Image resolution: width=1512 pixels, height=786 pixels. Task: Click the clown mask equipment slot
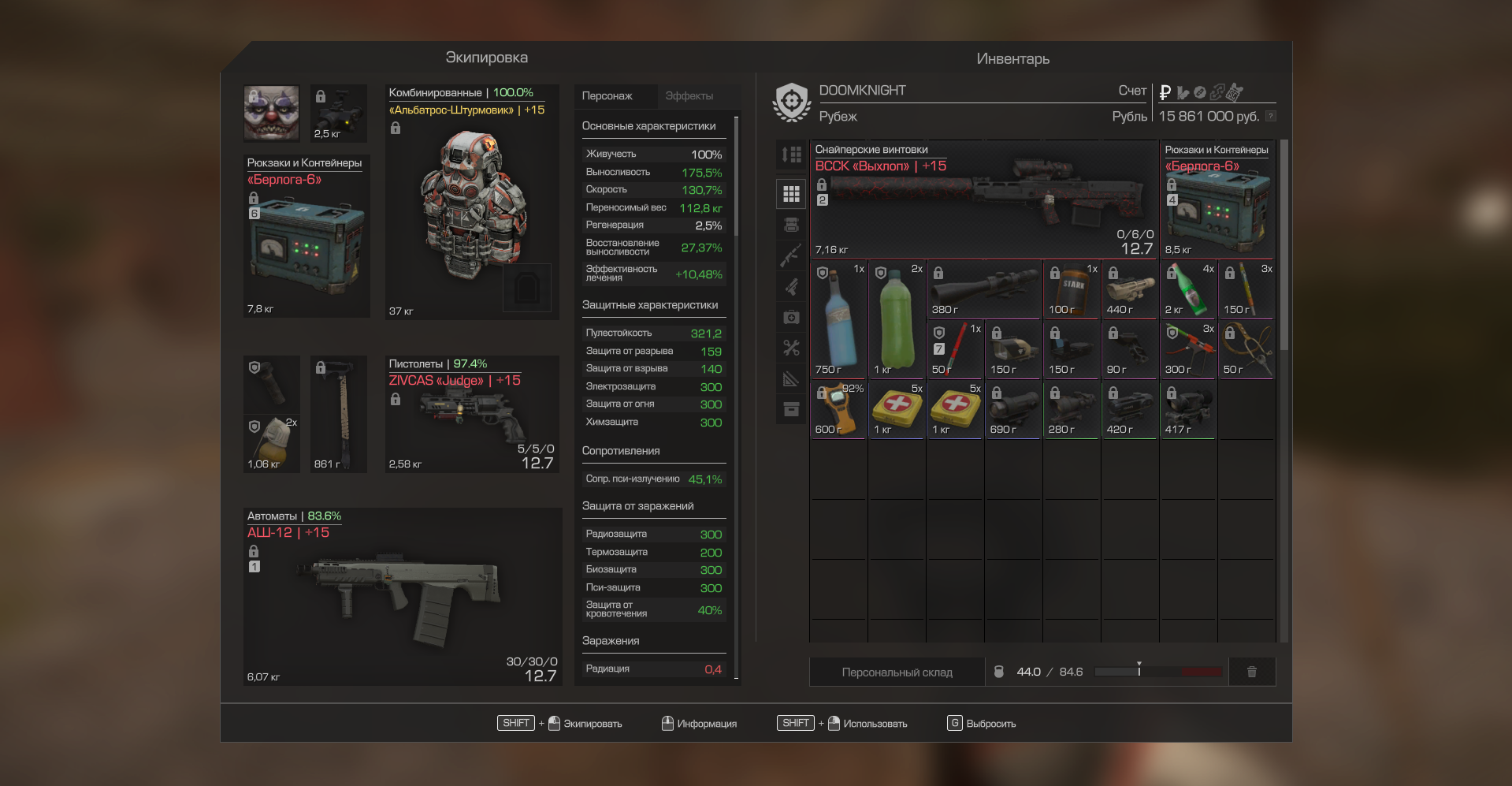coord(272,113)
